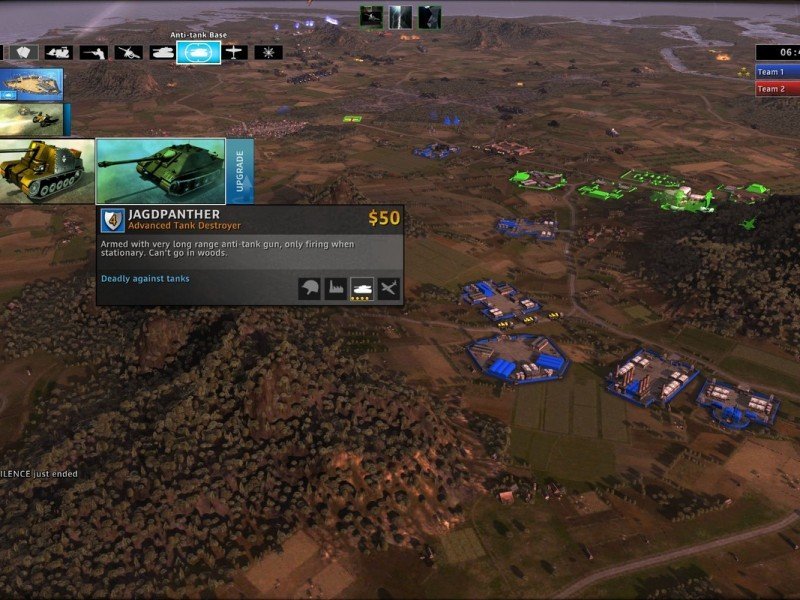
Task: Open the construction vehicles tab
Action: point(58,52)
